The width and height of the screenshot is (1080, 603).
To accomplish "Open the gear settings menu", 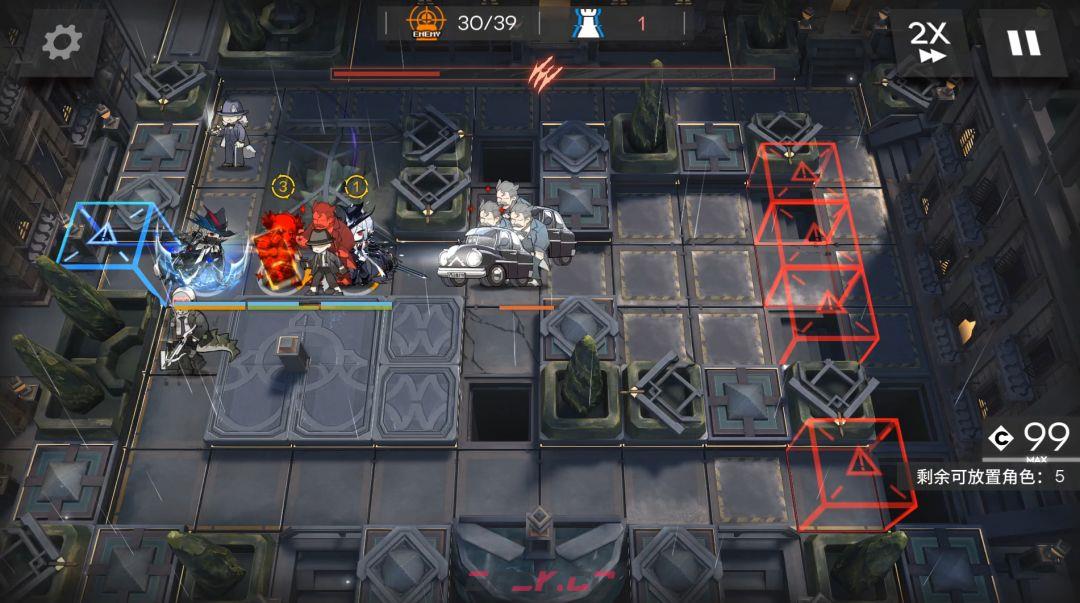I will click(61, 43).
